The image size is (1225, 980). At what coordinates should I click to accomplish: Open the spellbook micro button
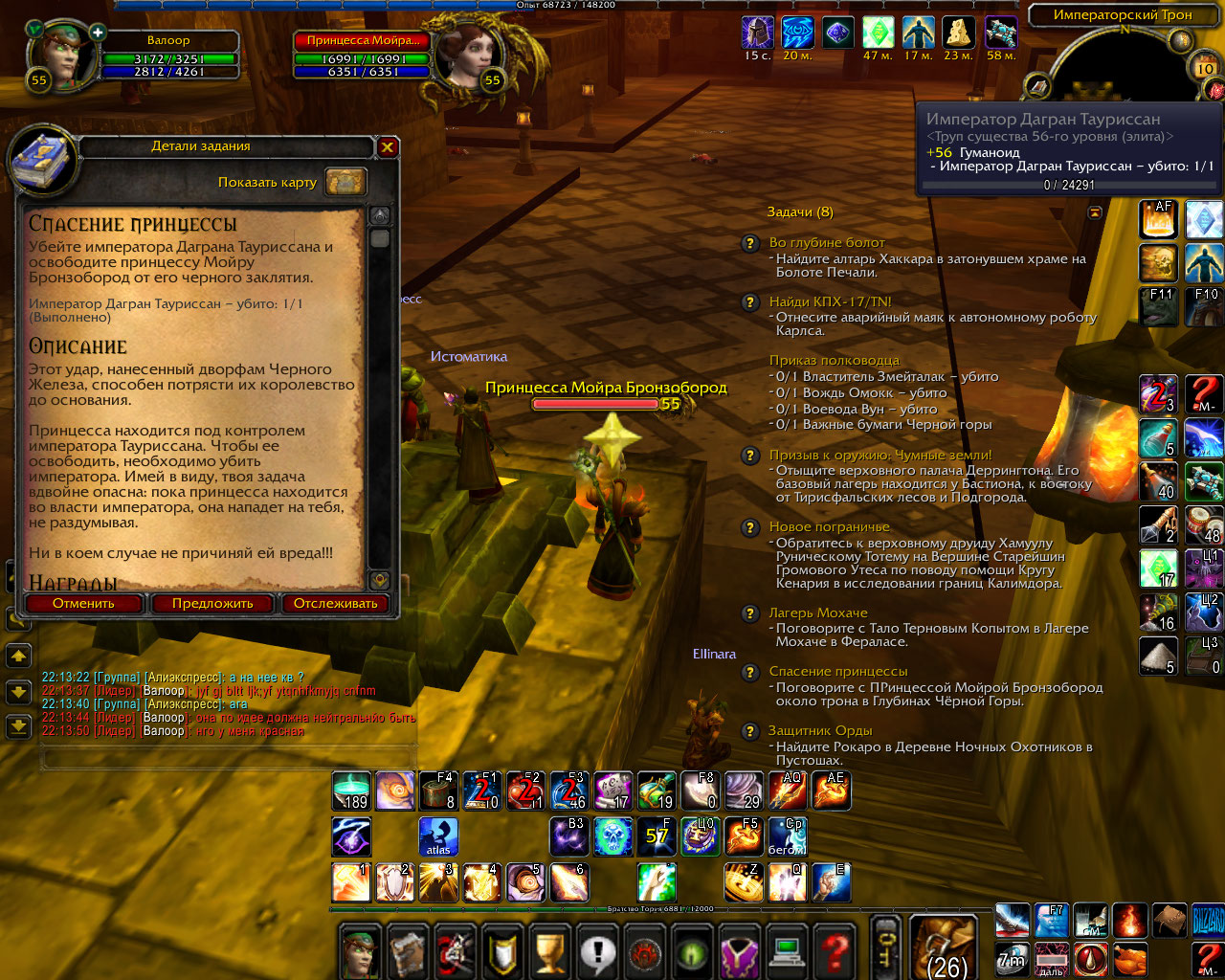pos(408,951)
